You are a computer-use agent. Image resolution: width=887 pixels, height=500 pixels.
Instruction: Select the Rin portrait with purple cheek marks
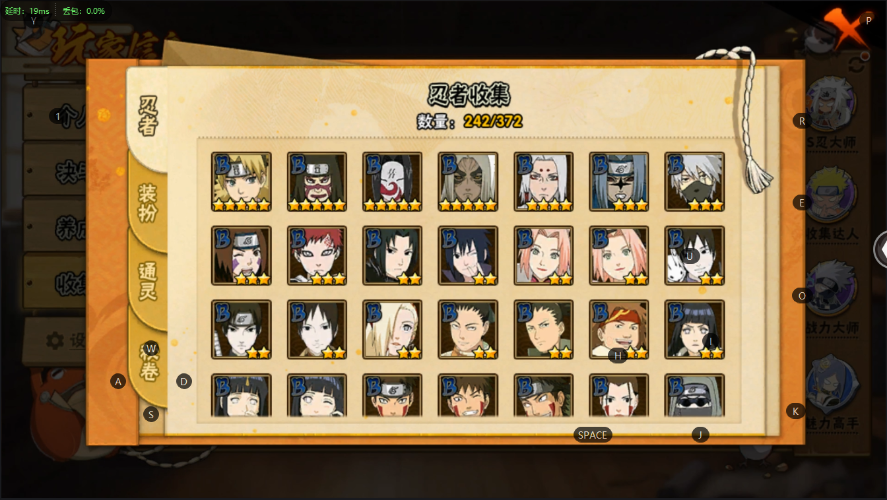[x=241, y=255]
